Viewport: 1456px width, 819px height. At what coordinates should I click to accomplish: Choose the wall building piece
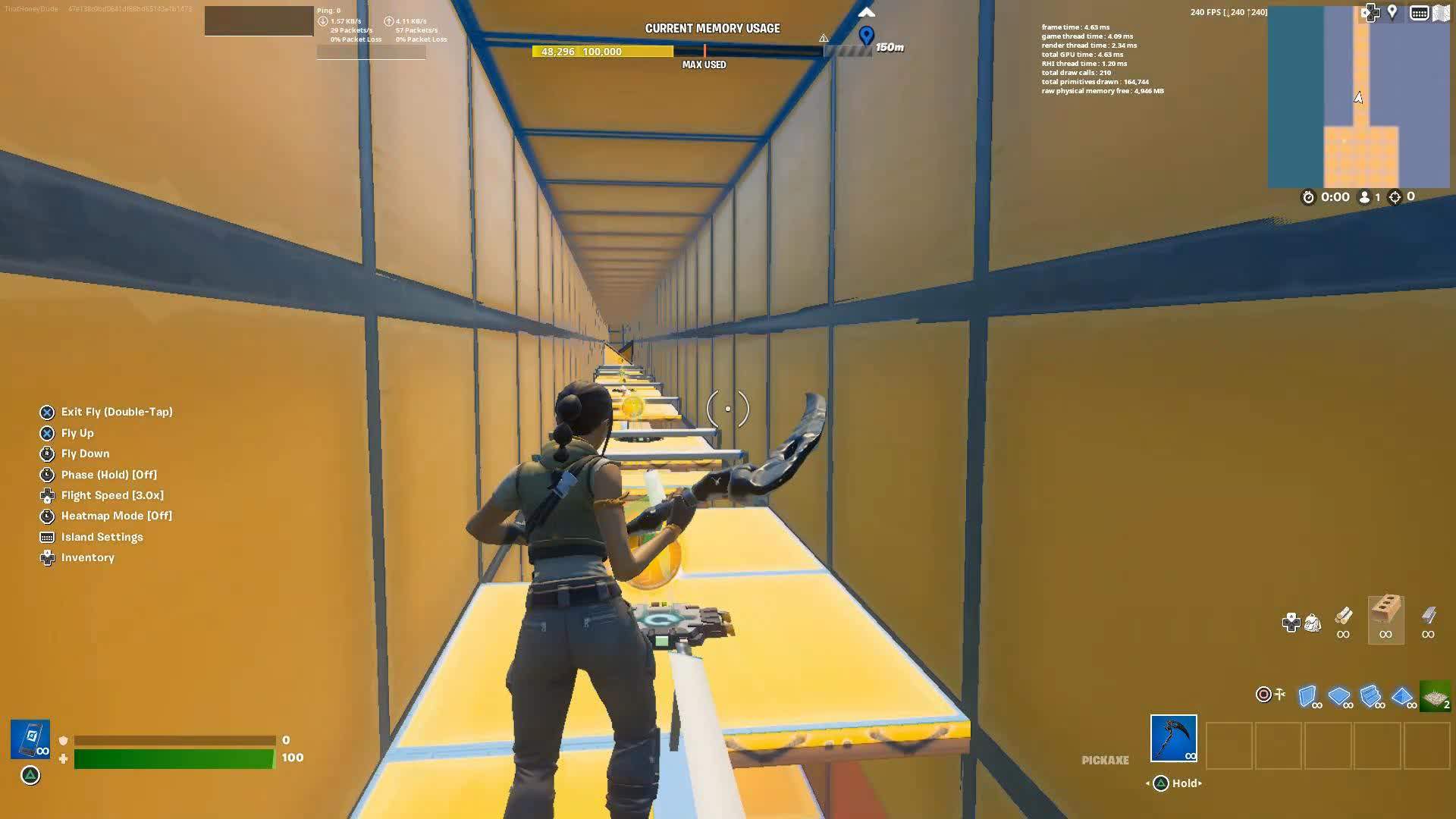tap(1307, 696)
